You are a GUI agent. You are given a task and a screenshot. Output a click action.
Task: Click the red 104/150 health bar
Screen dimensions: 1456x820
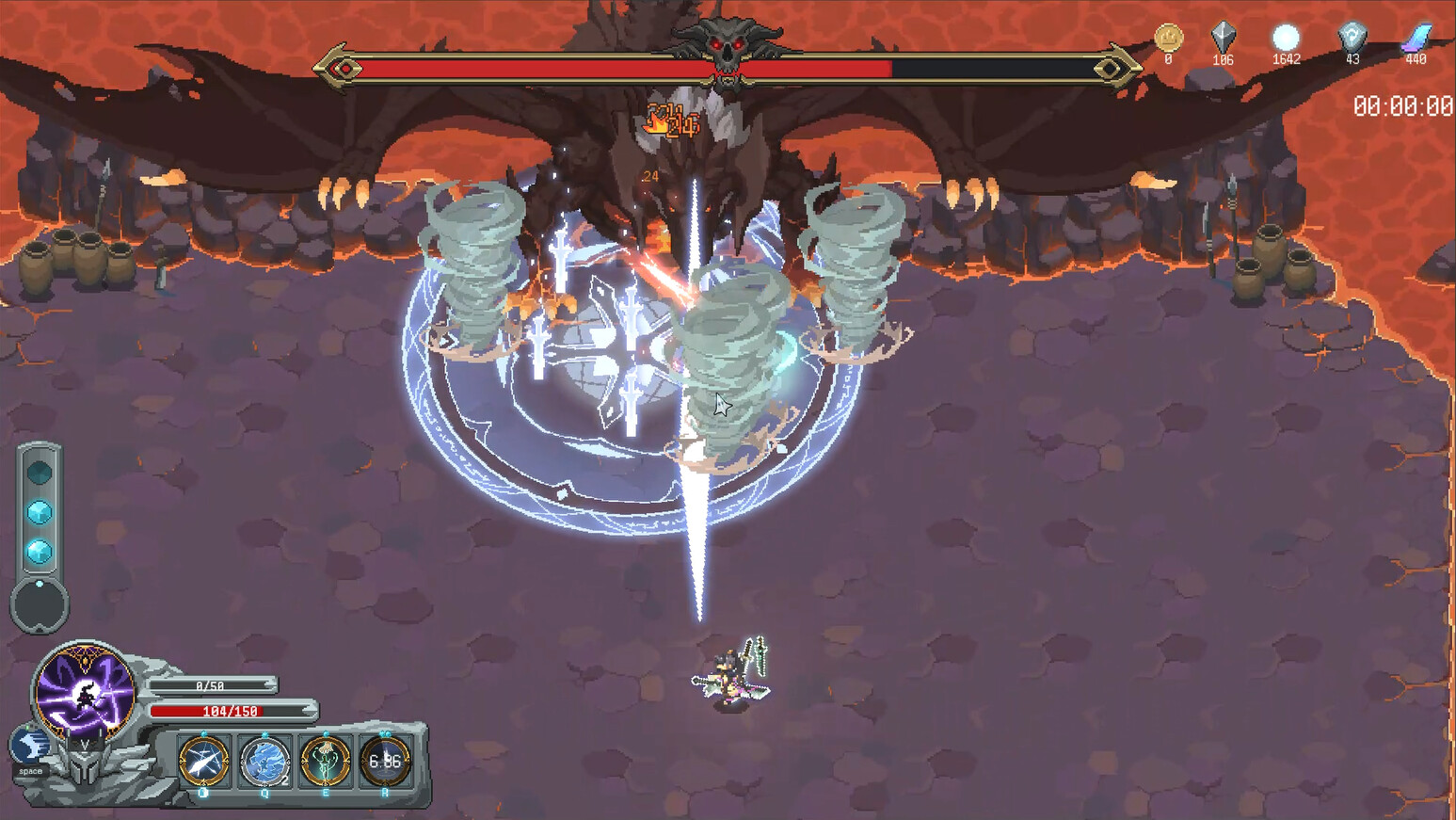point(231,711)
